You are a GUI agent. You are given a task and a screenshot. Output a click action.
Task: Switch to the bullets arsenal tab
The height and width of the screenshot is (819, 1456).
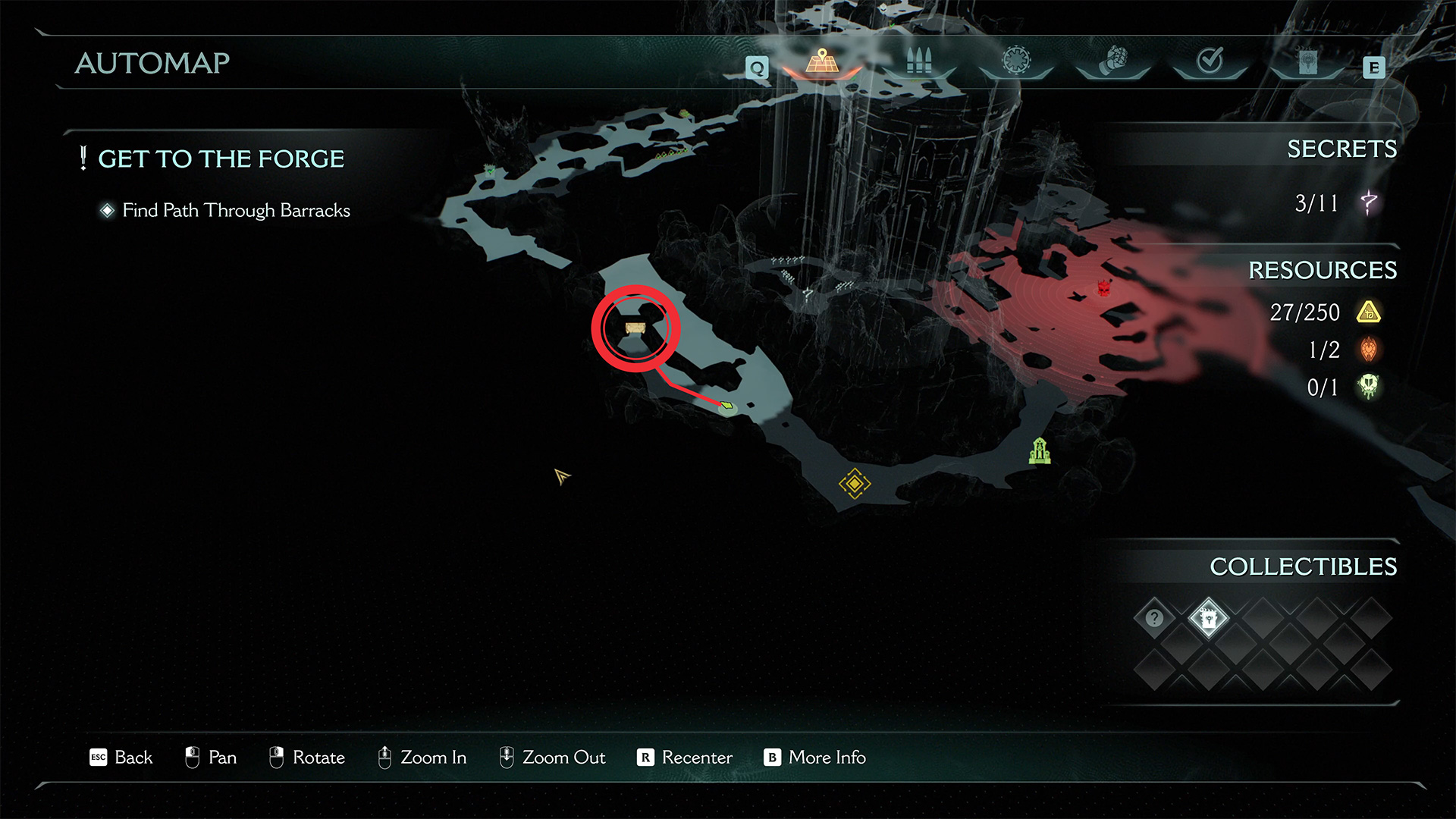click(x=918, y=61)
